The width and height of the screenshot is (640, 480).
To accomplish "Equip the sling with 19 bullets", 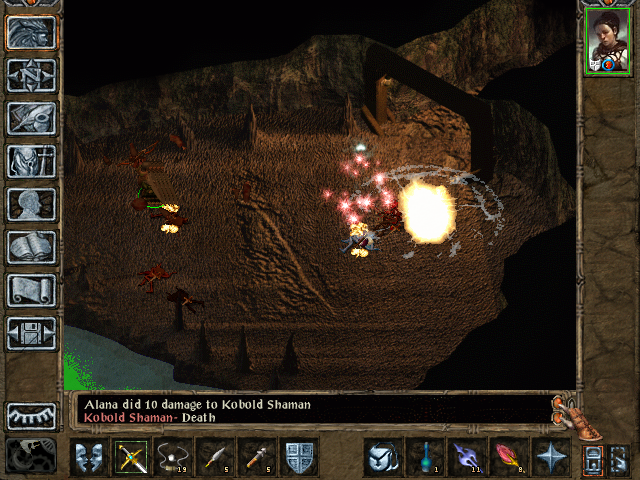I will [172, 457].
